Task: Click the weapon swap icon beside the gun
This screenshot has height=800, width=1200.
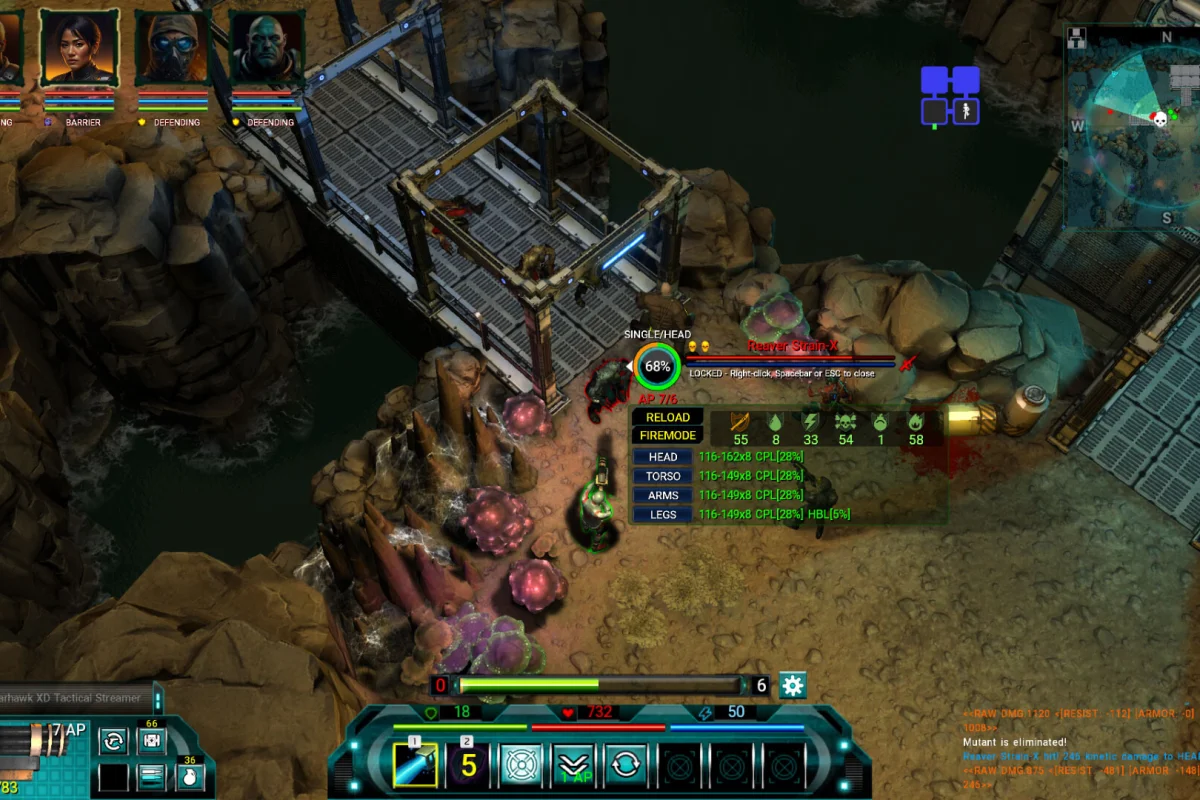Action: pos(113,742)
